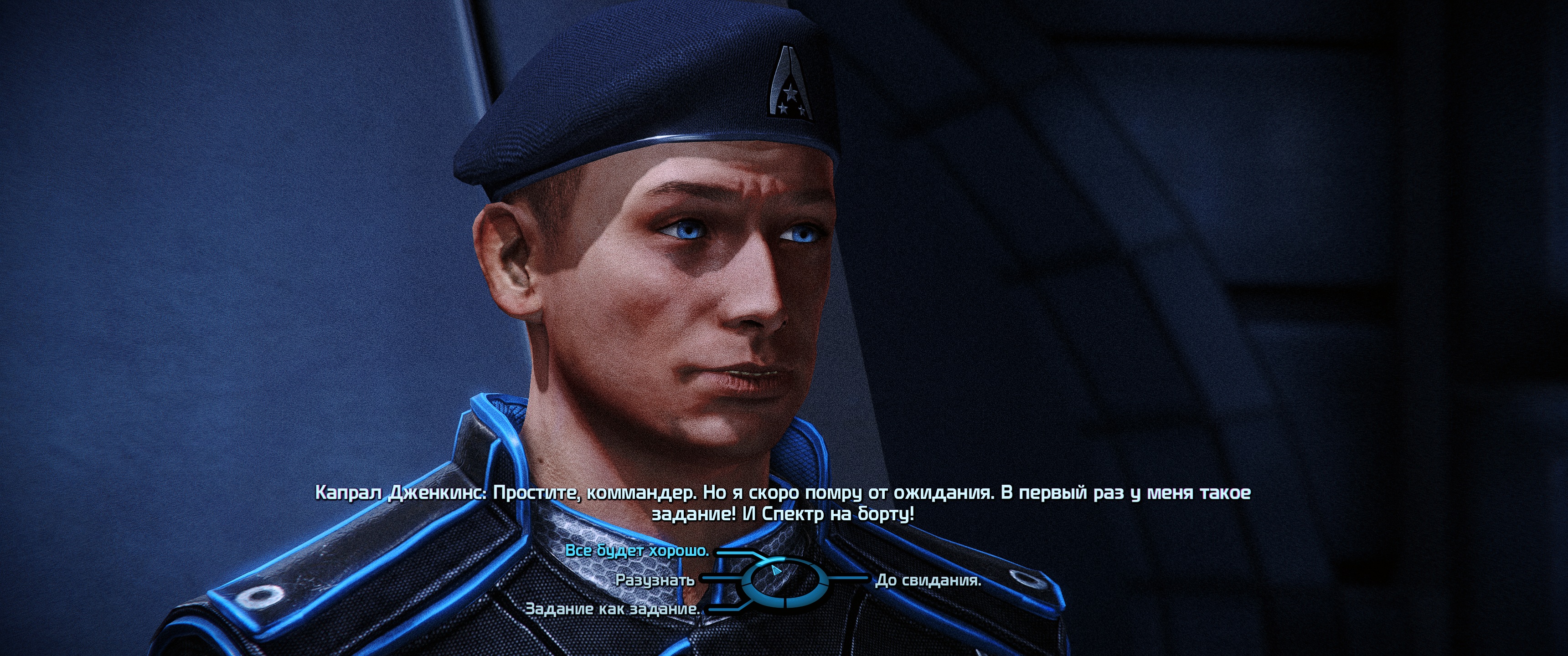Viewport: 1568px width, 656px height.
Task: Pick the response "Задание как задание."
Action: point(612,609)
